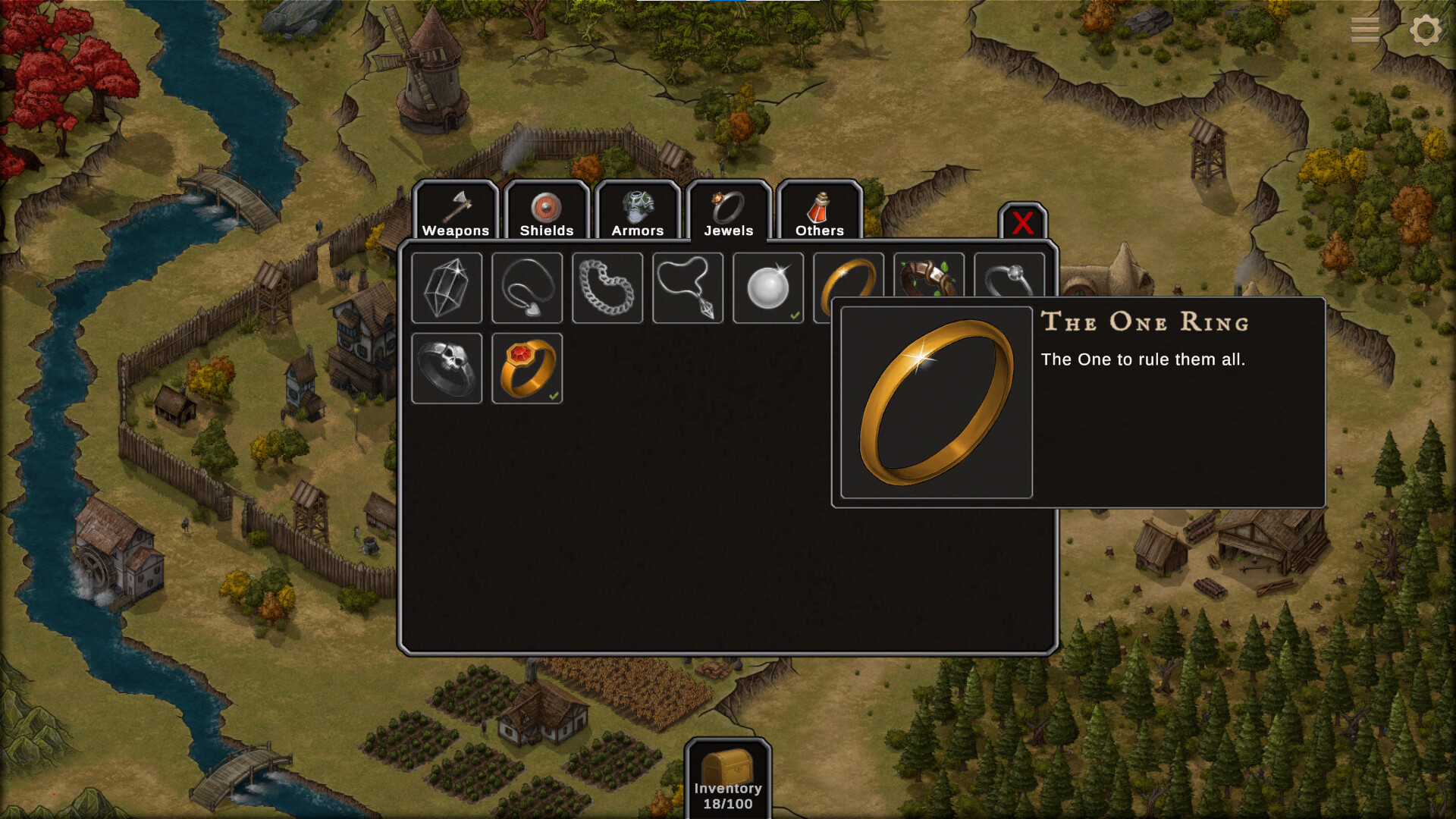Open the settings gear in the corner
1456x819 pixels.
pyautogui.click(x=1426, y=30)
